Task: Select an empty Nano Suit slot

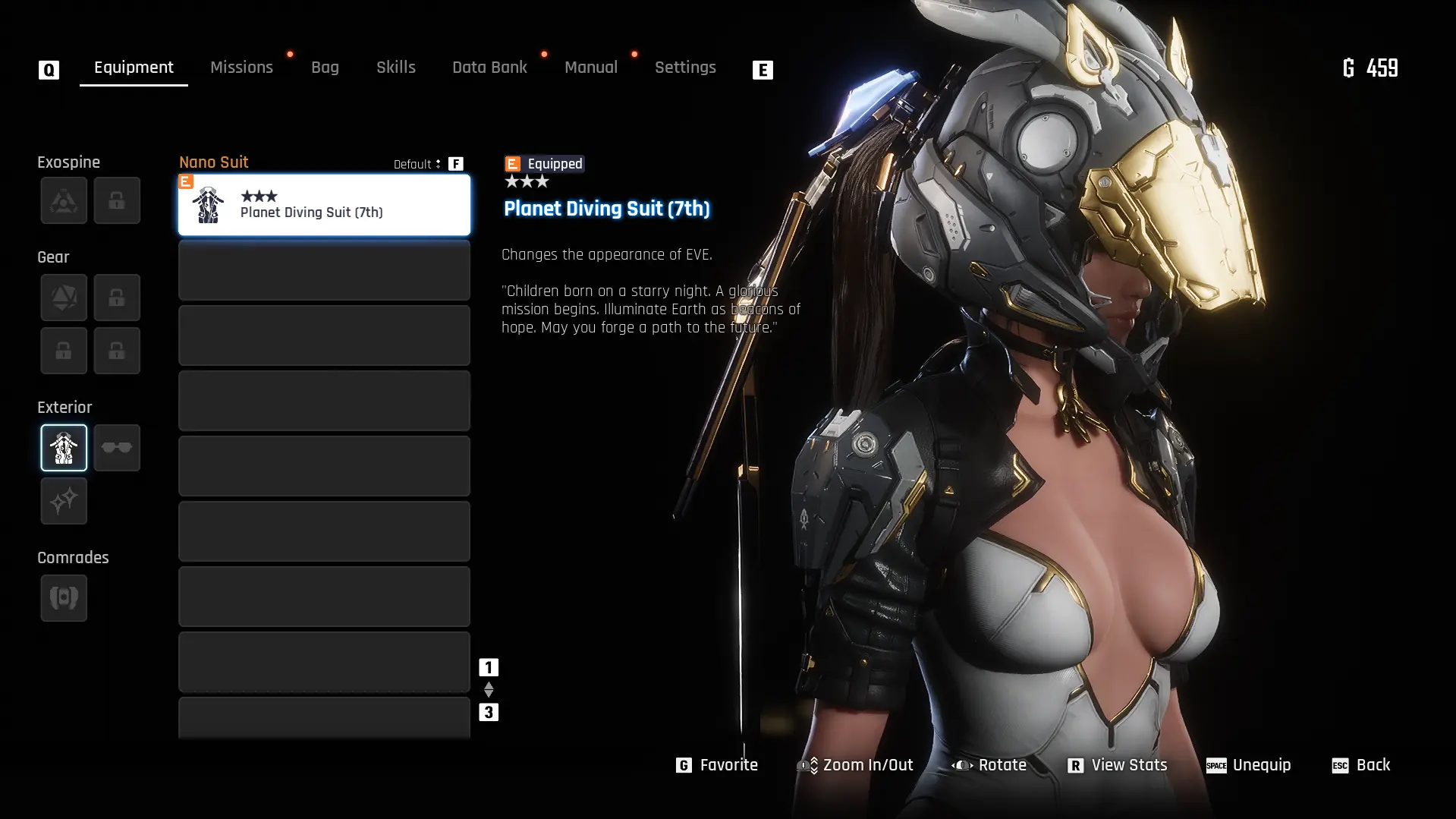Action: [323, 270]
